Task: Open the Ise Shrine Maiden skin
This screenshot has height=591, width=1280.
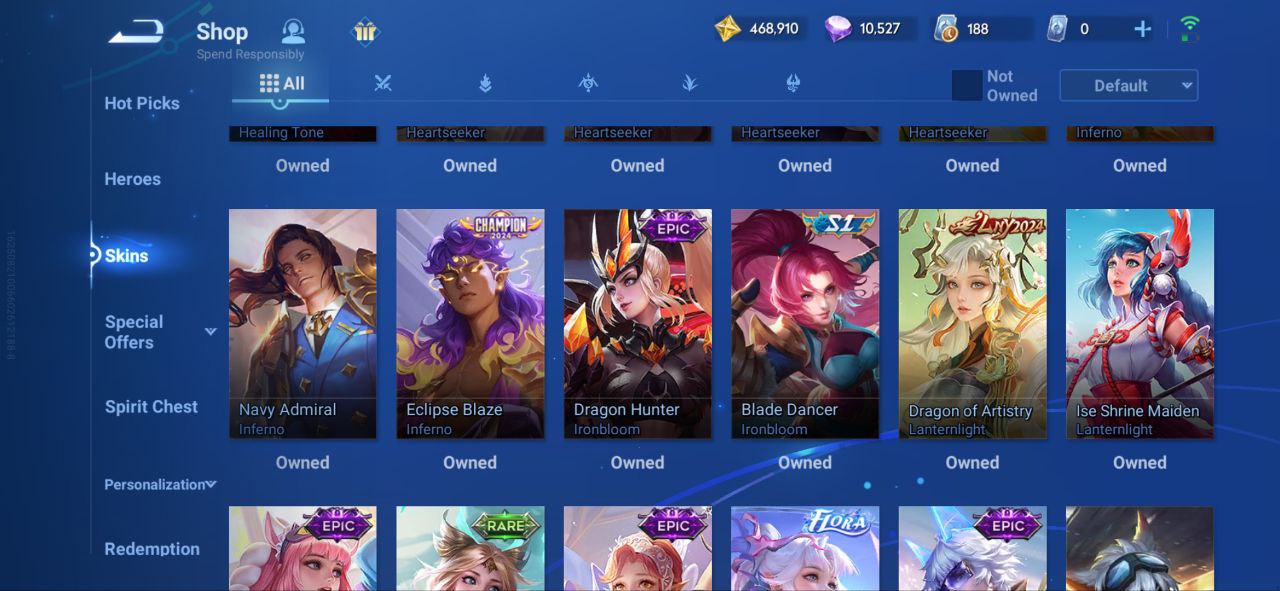Action: pyautogui.click(x=1139, y=323)
